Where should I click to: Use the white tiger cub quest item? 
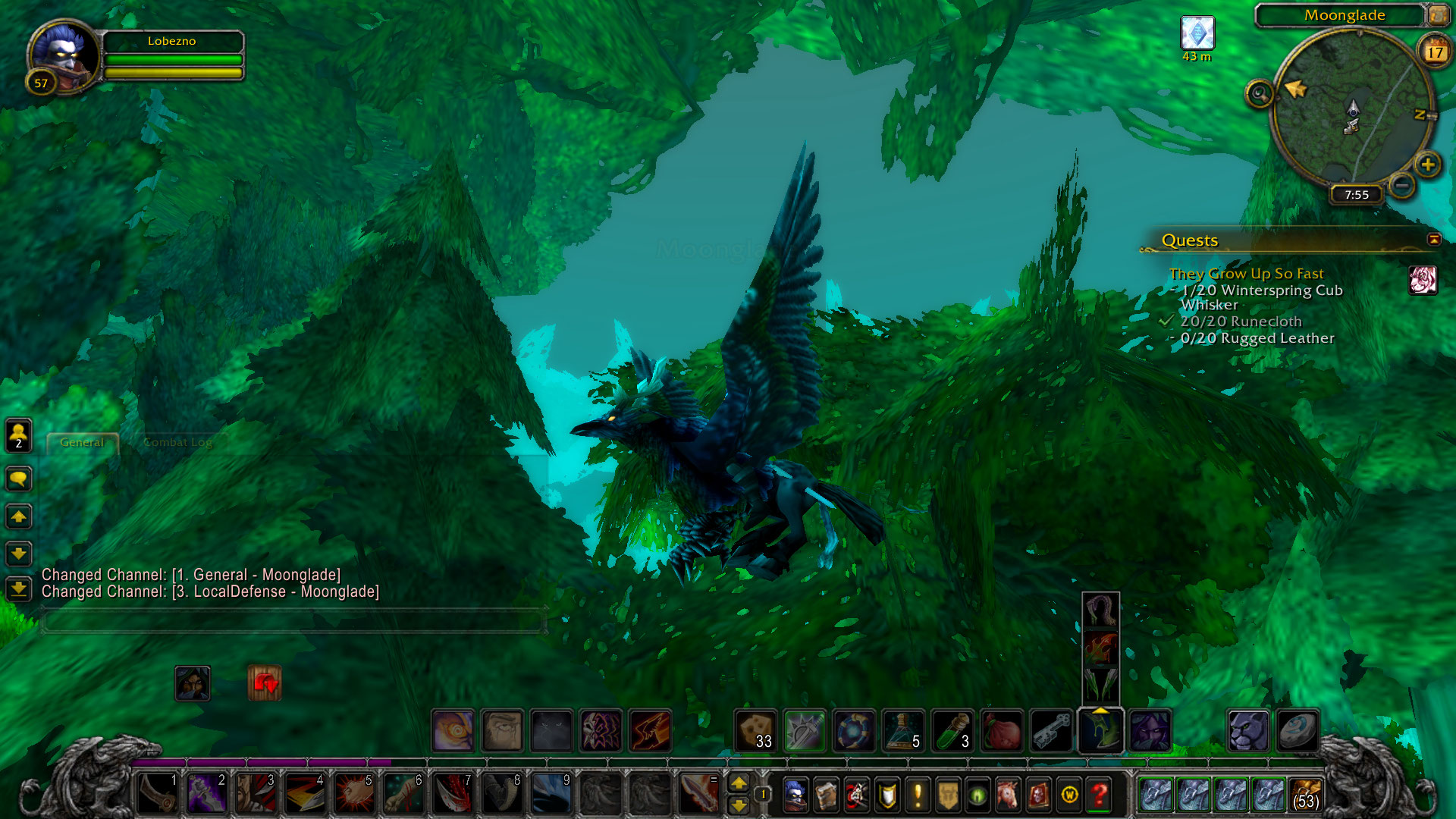tap(1423, 281)
